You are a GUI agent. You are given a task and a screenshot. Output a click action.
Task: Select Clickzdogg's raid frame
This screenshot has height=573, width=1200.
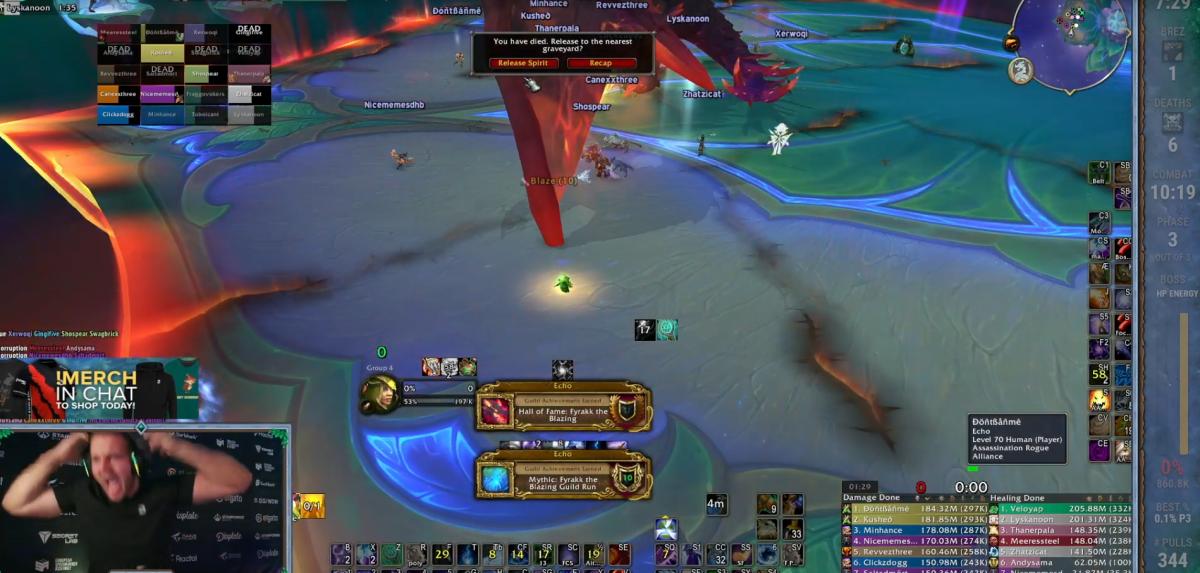click(x=118, y=115)
